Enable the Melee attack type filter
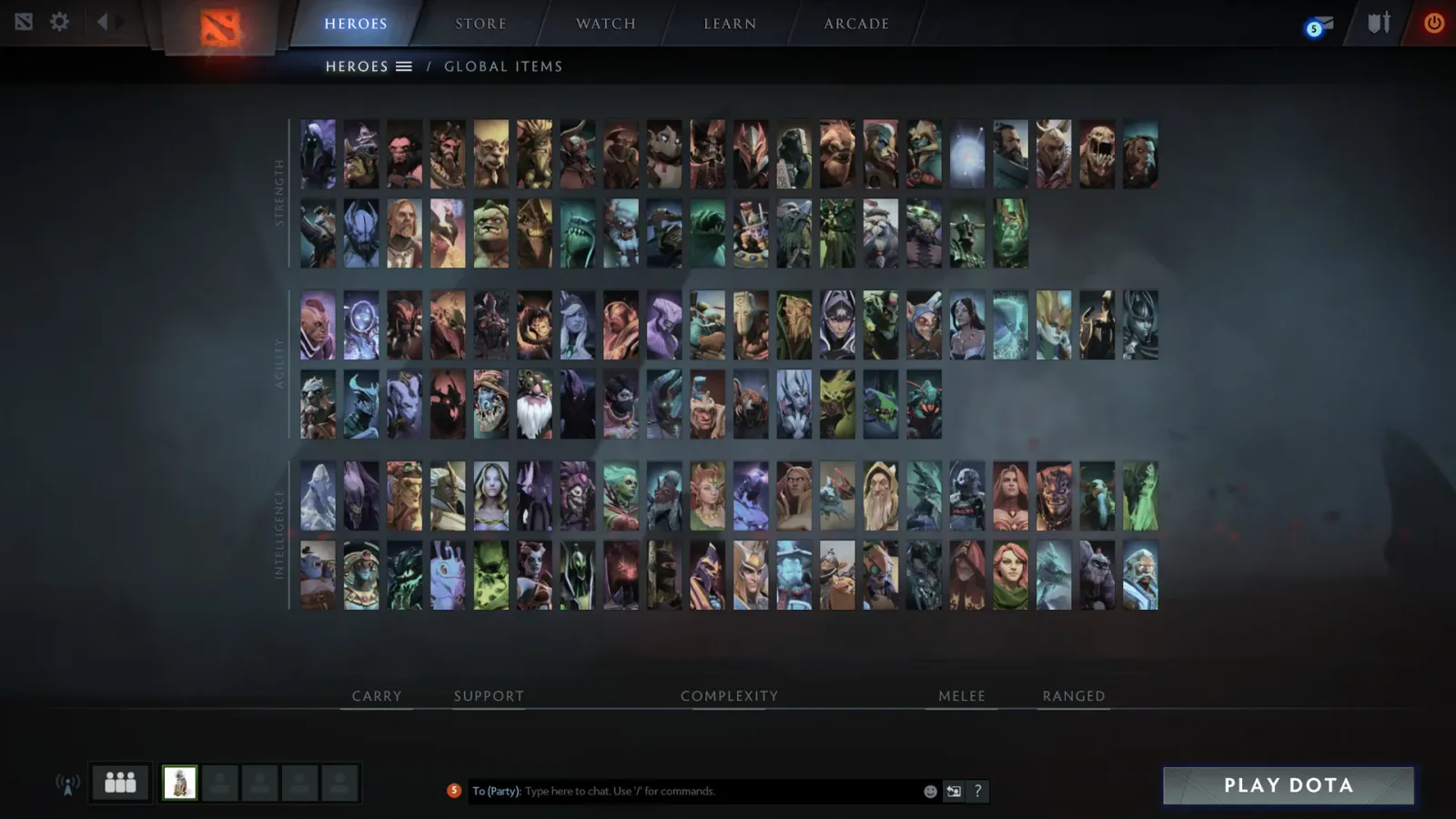Screen dimensions: 1456x819 (961, 695)
